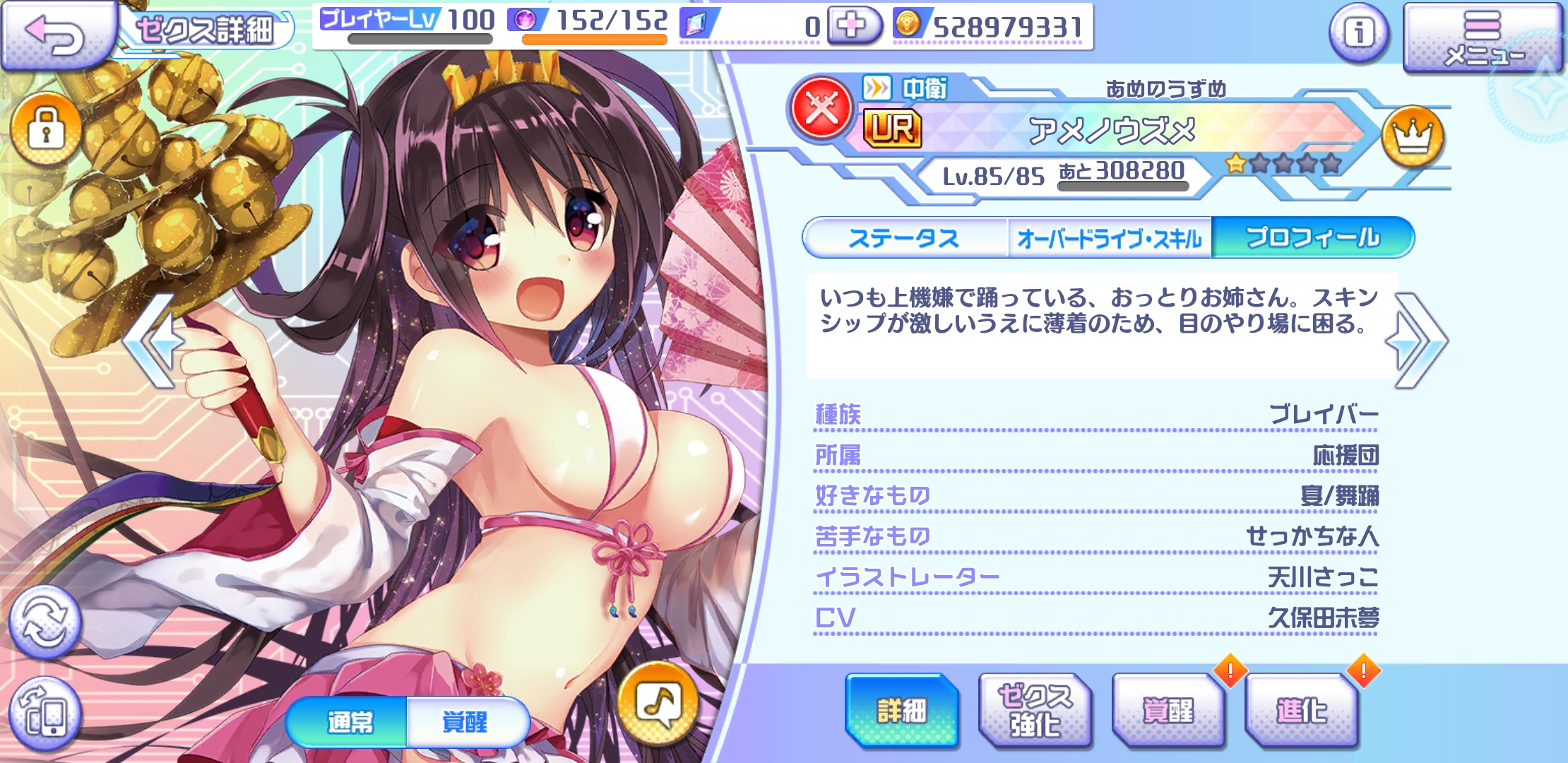Tap the info (i) button

click(1358, 32)
